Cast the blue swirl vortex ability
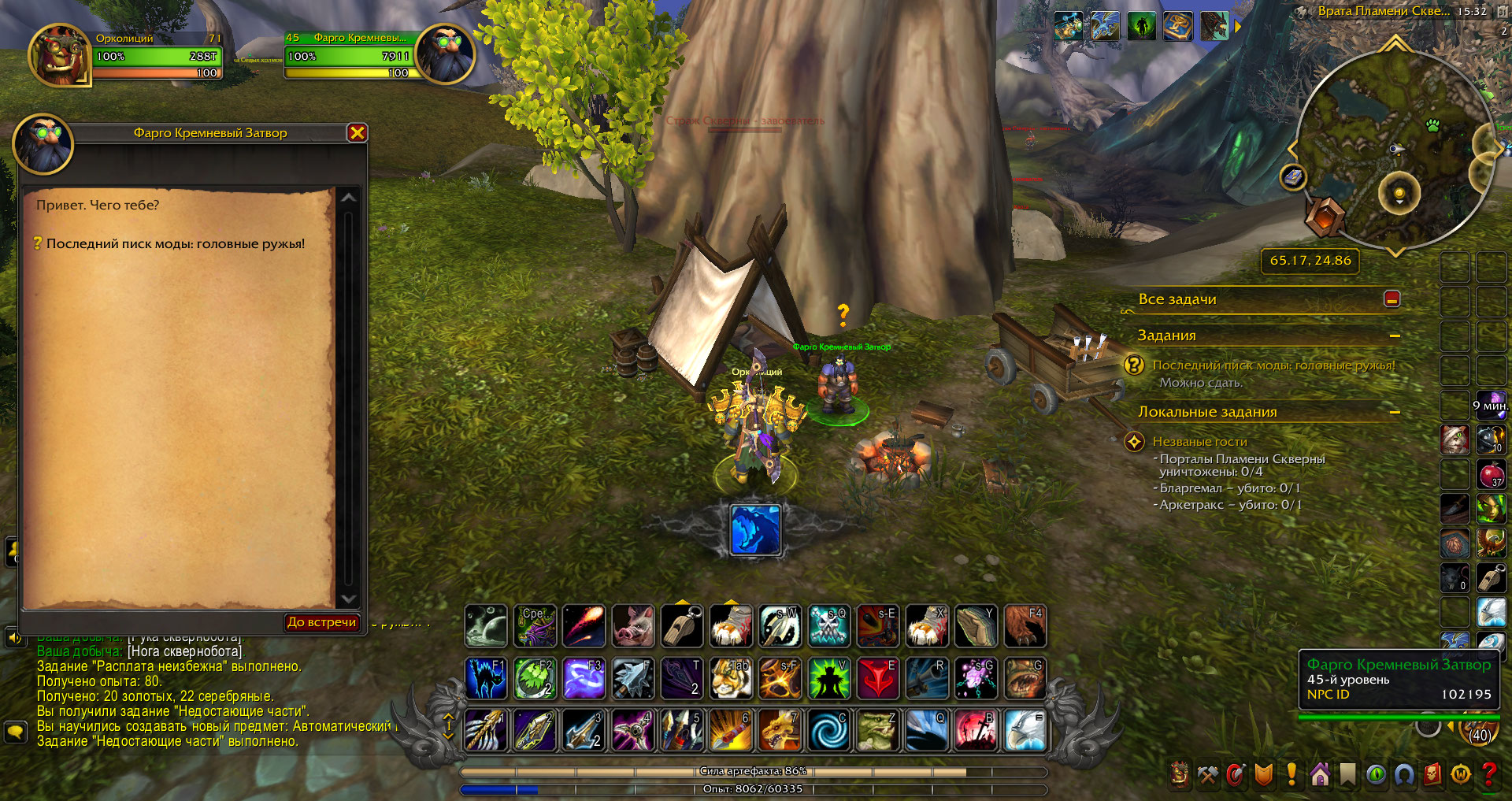Viewport: 1512px width, 801px height. [828, 729]
